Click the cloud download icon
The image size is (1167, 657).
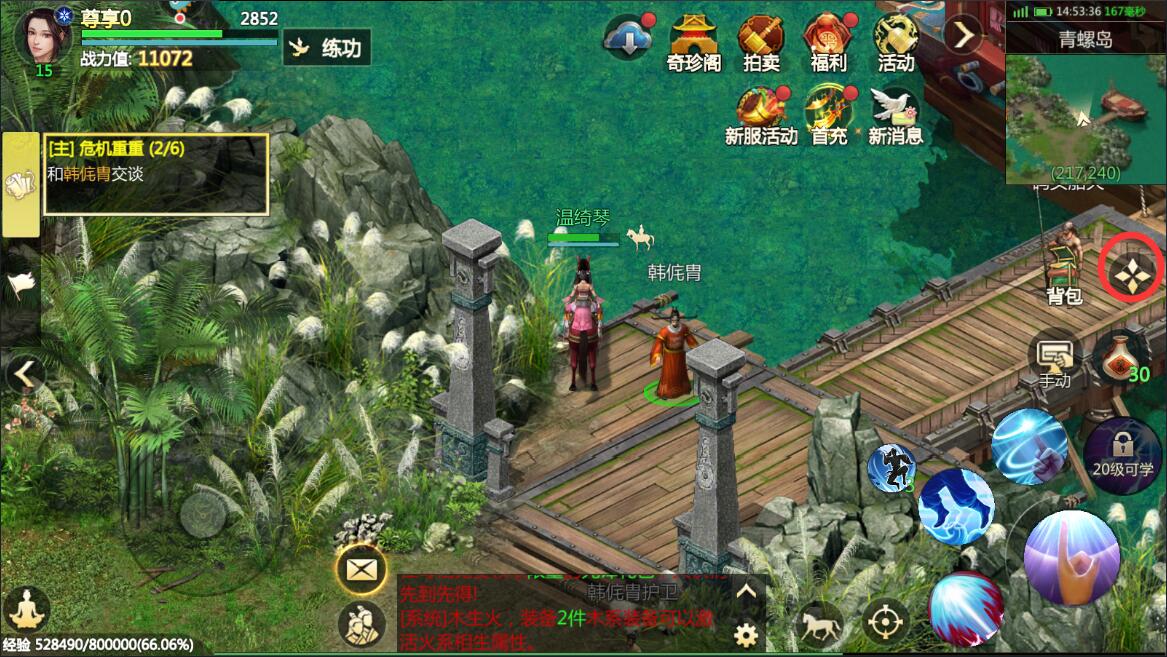tap(628, 40)
